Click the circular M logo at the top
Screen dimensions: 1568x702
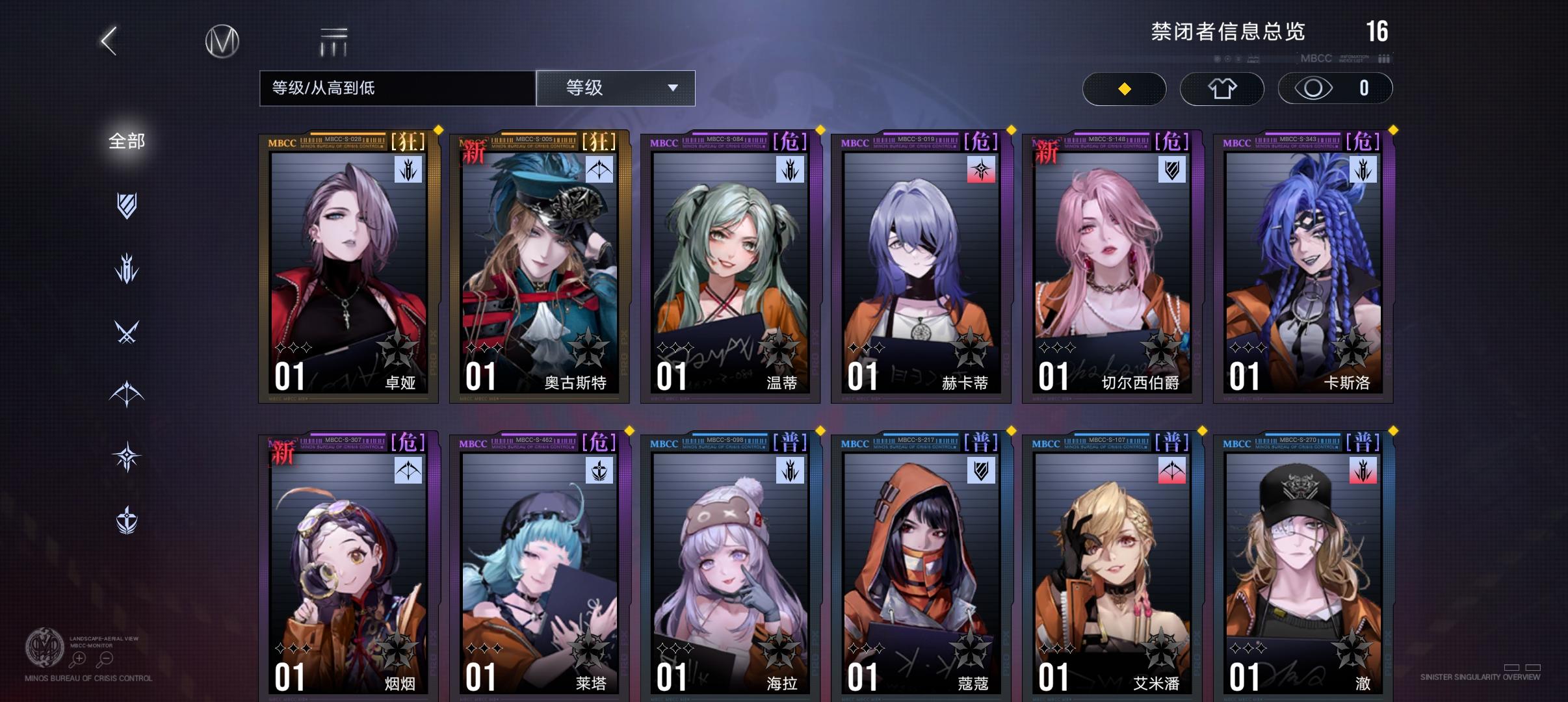pyautogui.click(x=221, y=40)
